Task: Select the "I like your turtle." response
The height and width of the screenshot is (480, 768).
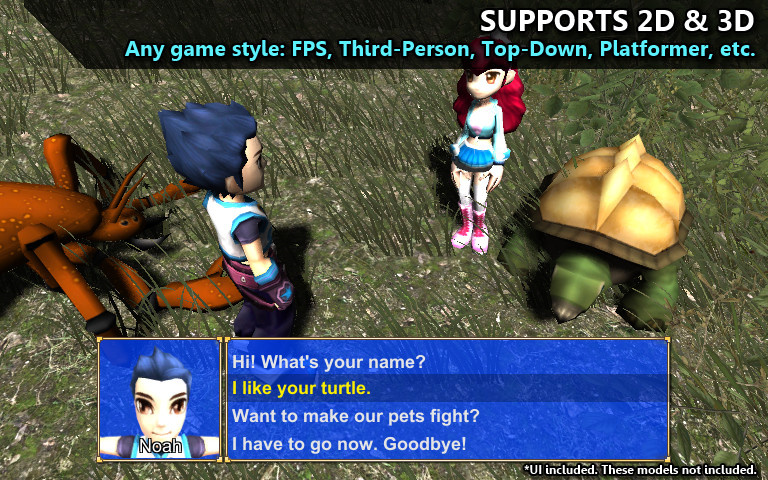Action: tap(301, 388)
